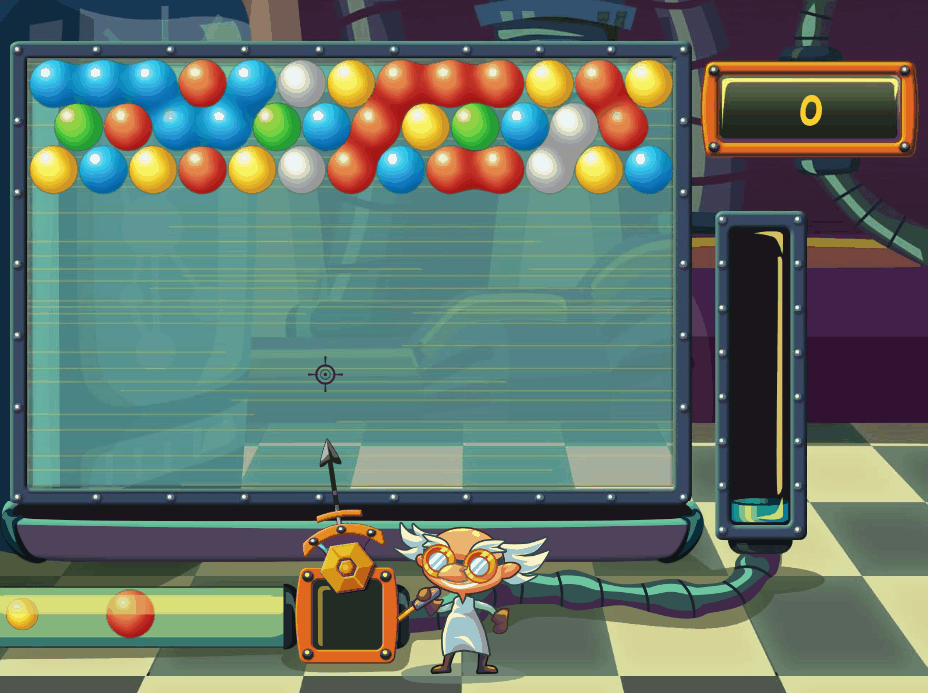Click the orange hexagon bubble launcher

click(x=347, y=567)
